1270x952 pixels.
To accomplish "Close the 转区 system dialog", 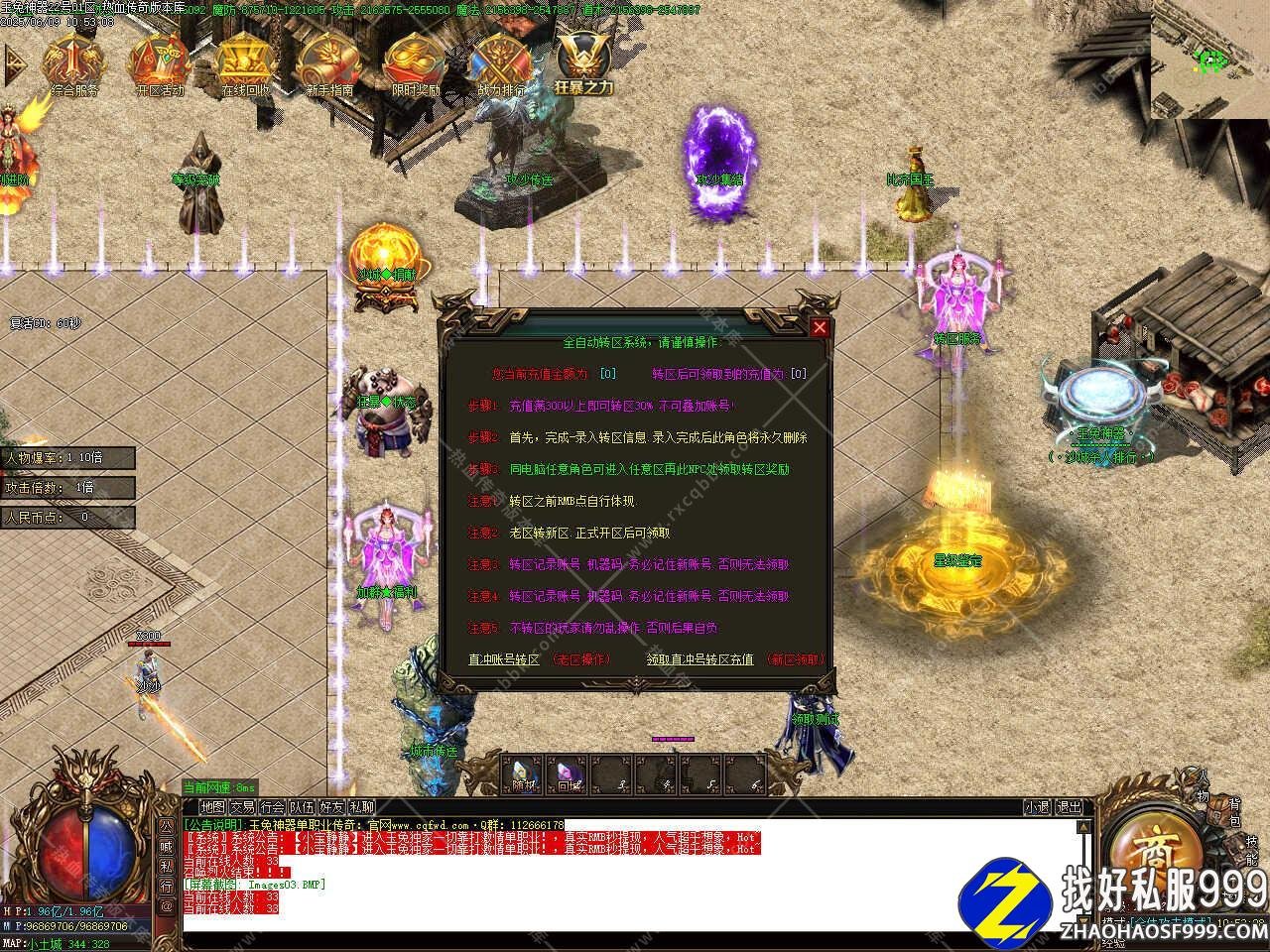I will [820, 328].
